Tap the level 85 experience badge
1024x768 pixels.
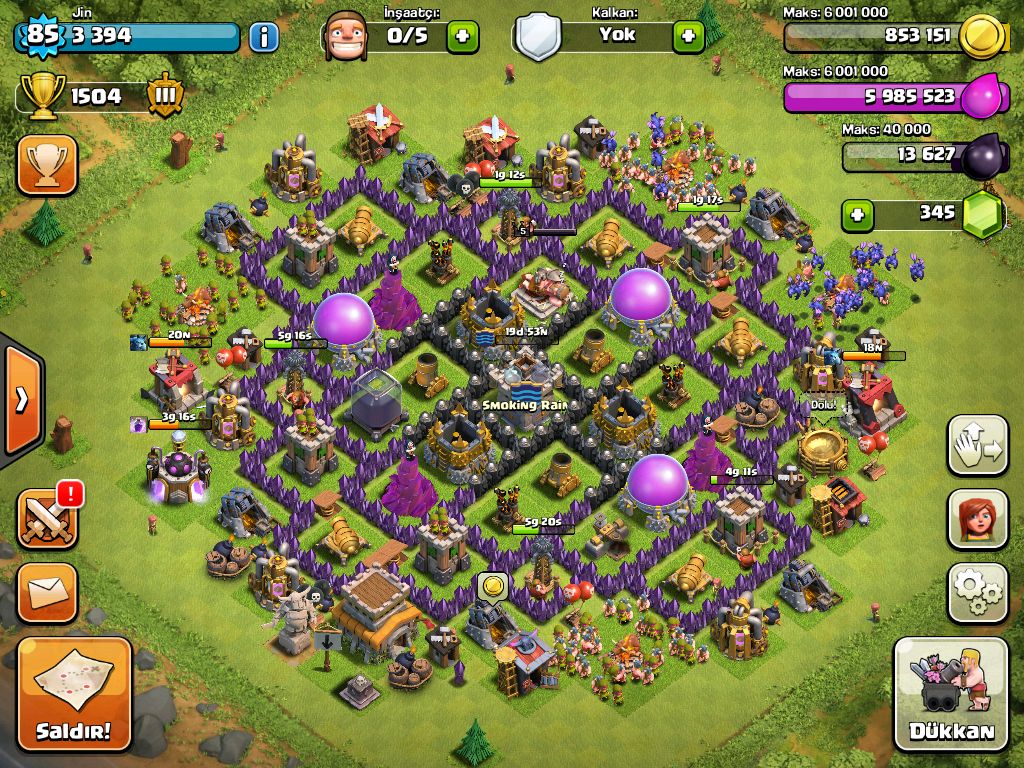[40, 36]
